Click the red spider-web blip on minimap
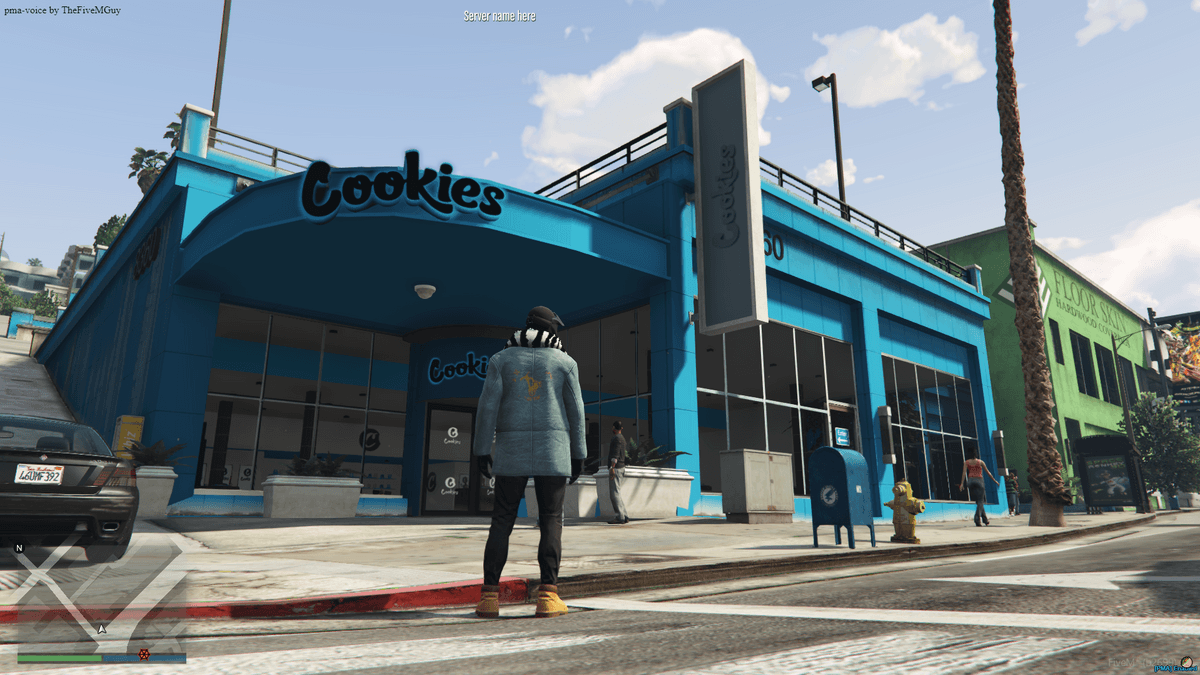 [x=144, y=654]
